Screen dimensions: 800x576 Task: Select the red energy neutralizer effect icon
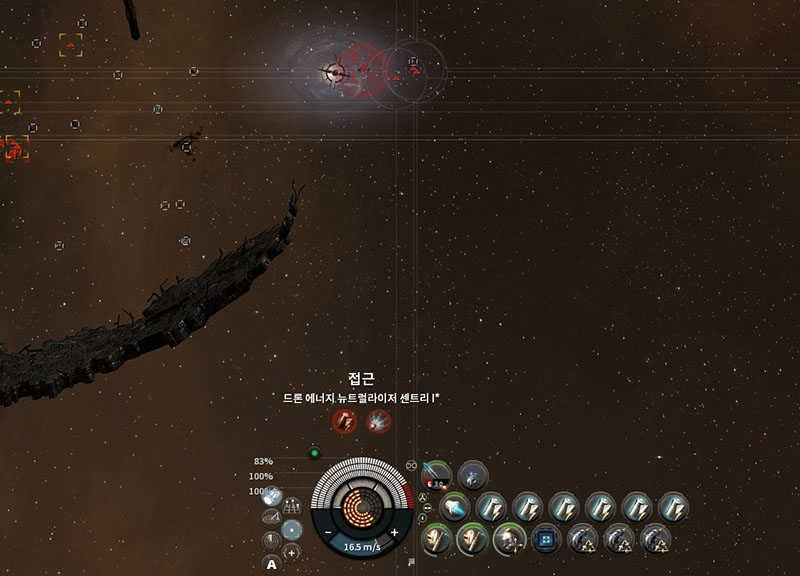pos(343,421)
